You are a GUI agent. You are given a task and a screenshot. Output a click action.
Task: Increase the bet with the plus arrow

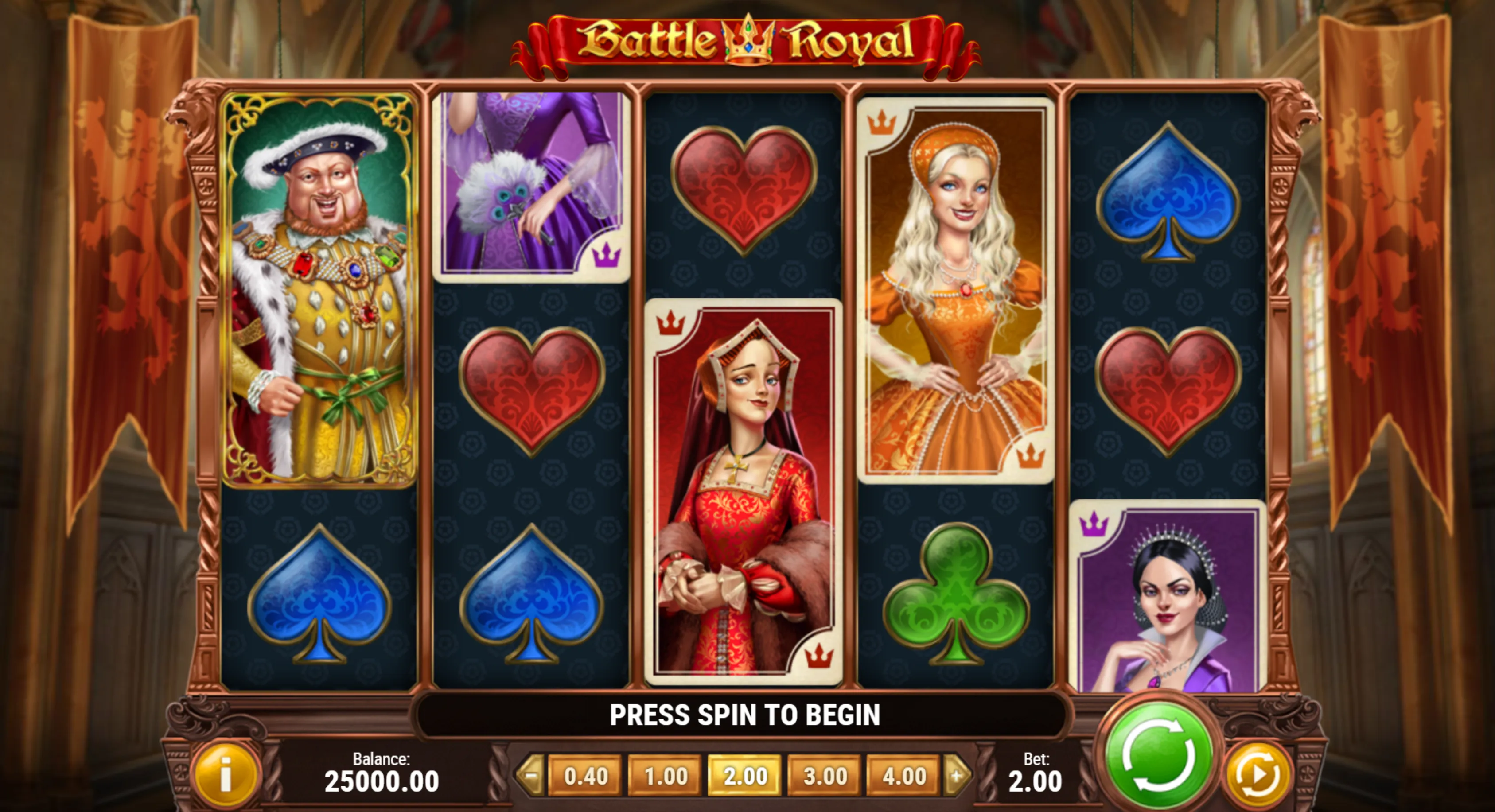point(958,775)
